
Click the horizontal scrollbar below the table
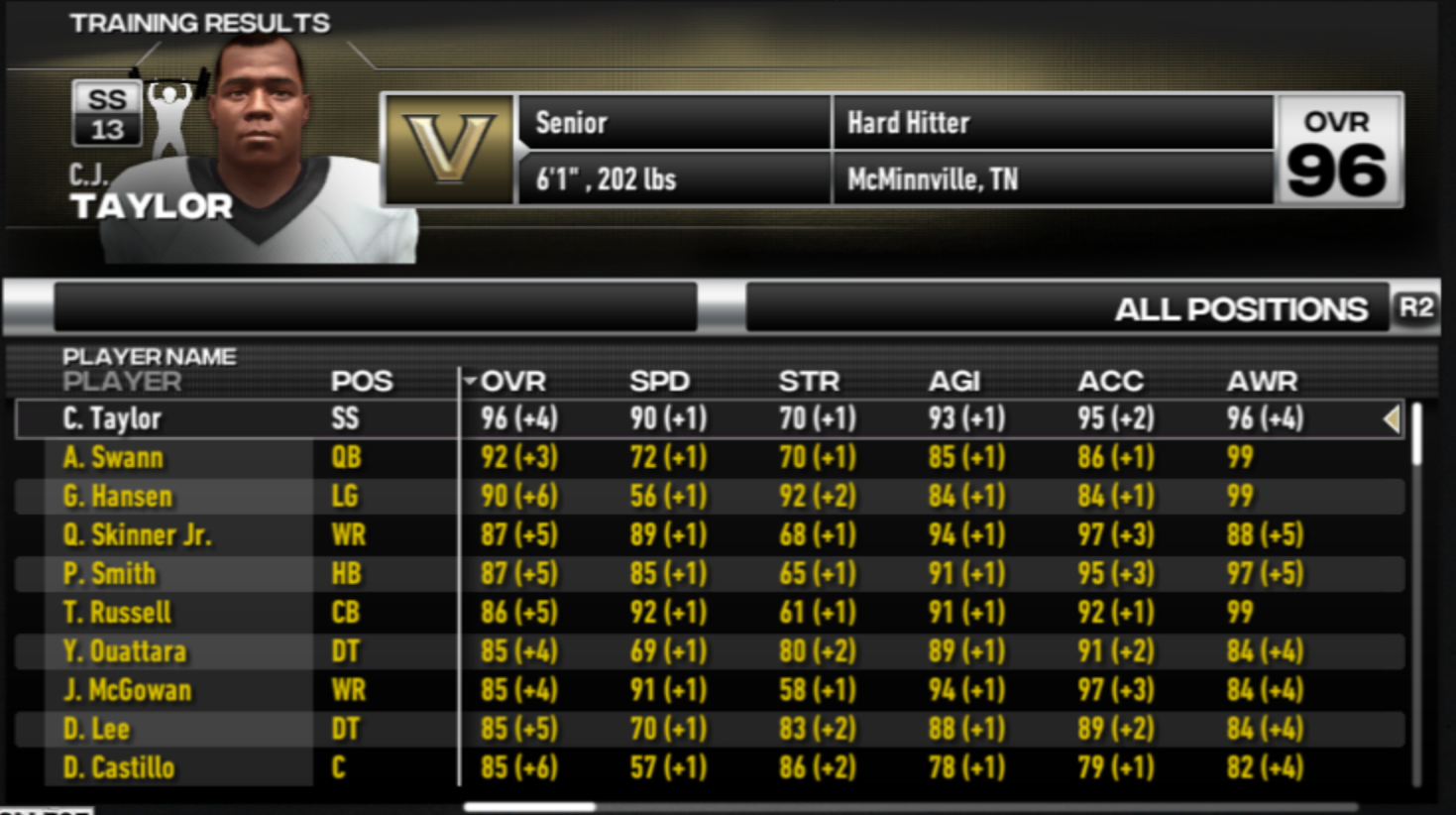pyautogui.click(x=529, y=807)
